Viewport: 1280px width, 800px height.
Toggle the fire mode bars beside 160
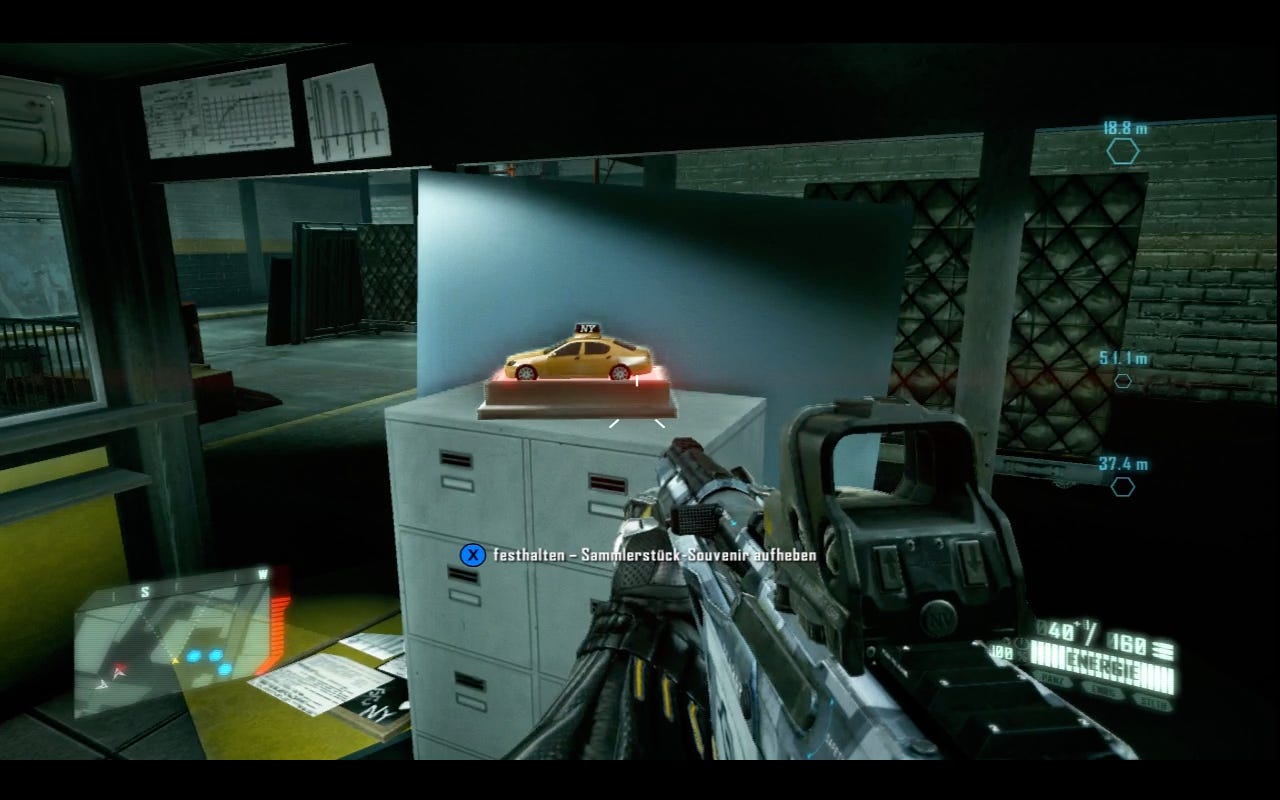(1163, 650)
